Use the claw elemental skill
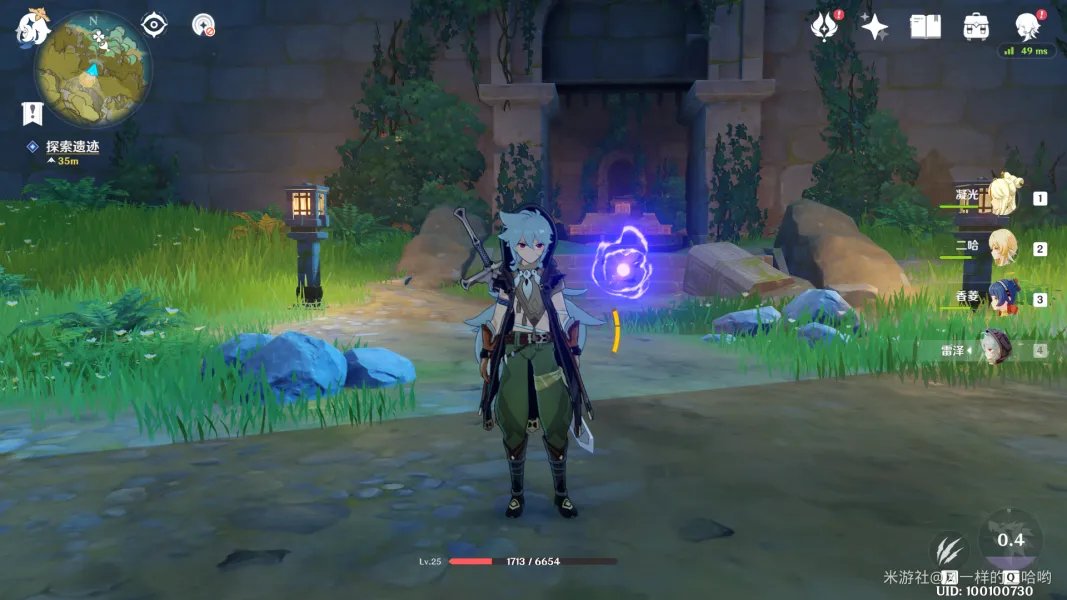Viewport: 1067px width, 600px height. (948, 551)
